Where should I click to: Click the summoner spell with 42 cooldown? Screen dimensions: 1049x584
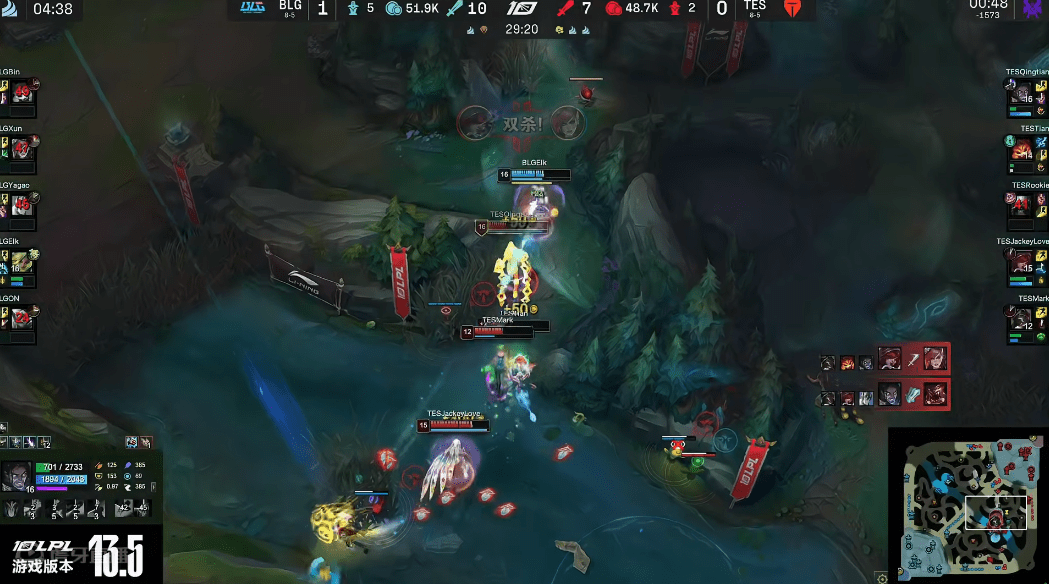pyautogui.click(x=126, y=508)
